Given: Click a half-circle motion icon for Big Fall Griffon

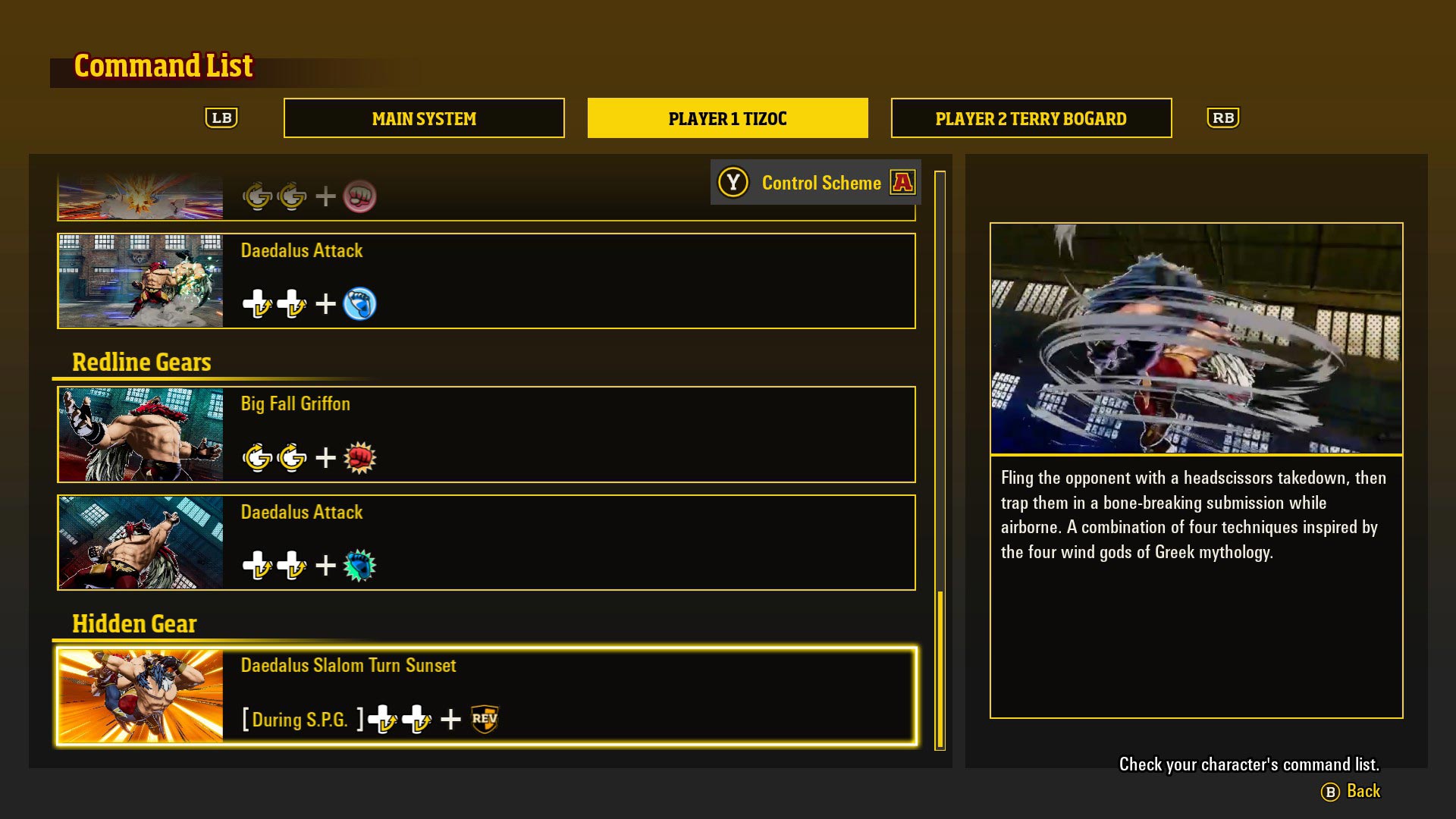Looking at the screenshot, I should tap(258, 457).
